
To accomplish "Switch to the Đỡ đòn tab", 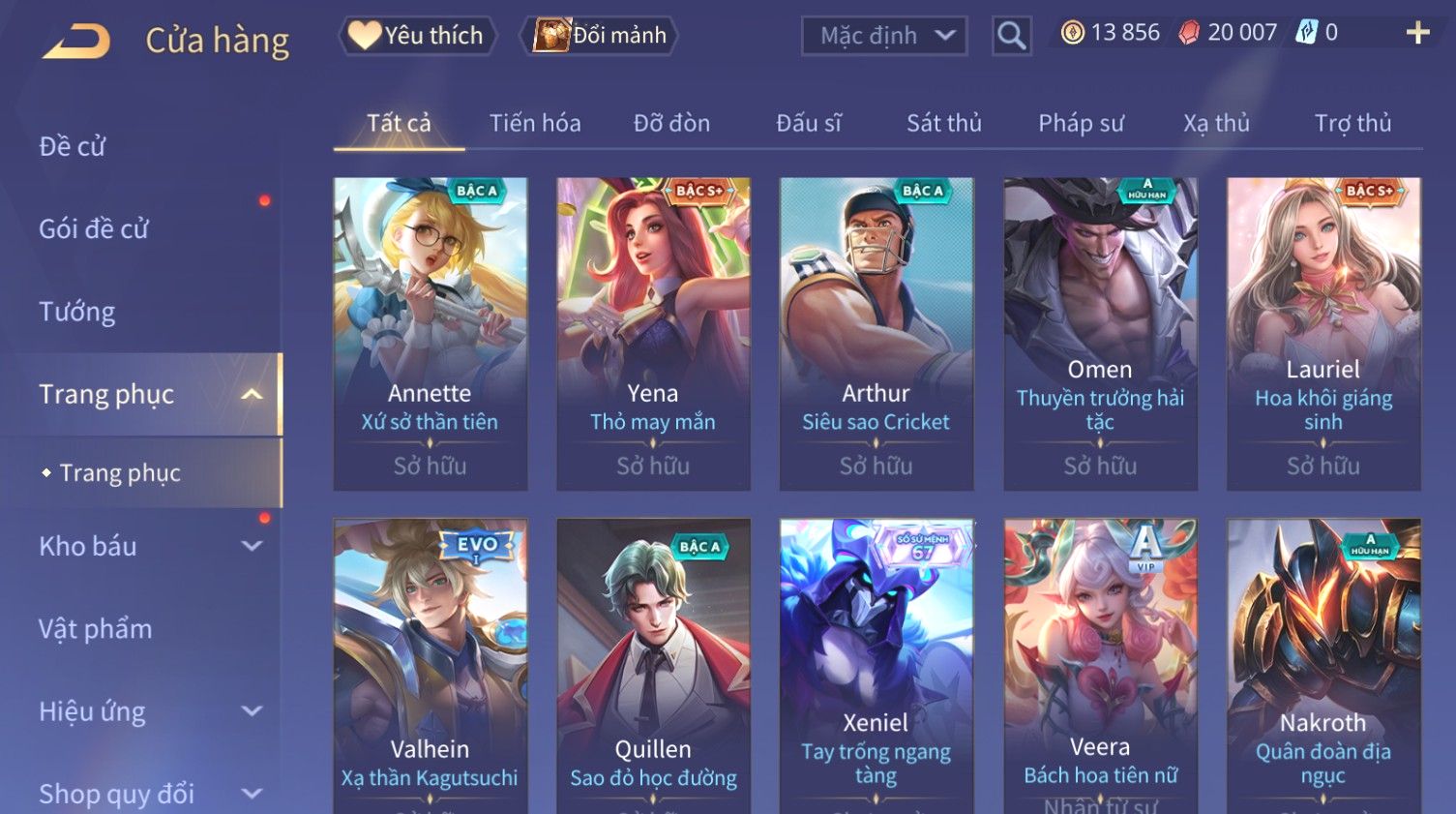I will point(671,123).
